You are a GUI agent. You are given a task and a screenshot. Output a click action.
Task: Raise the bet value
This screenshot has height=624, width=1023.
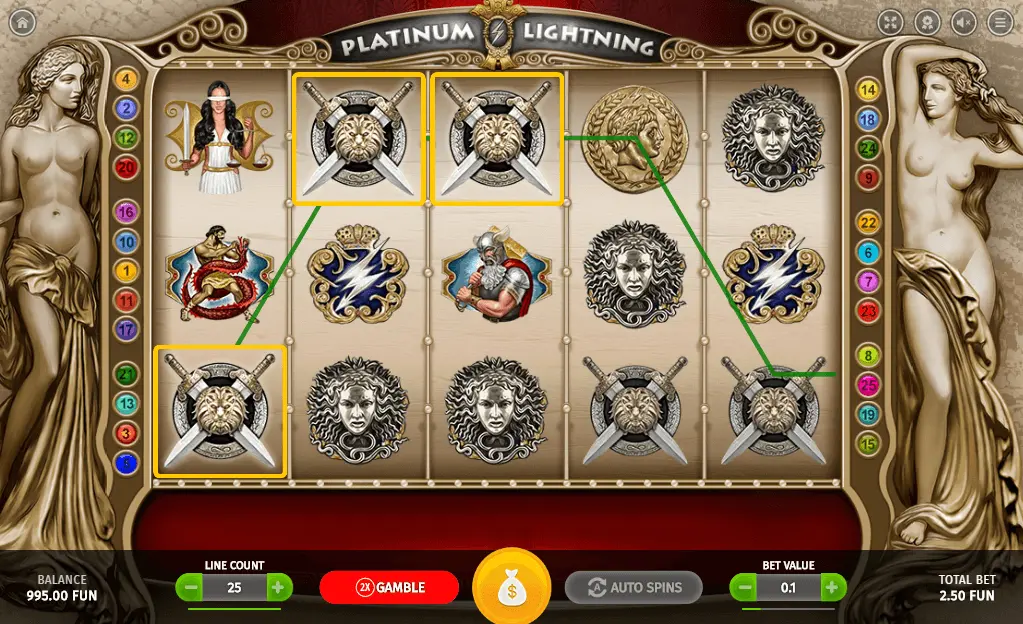click(833, 587)
